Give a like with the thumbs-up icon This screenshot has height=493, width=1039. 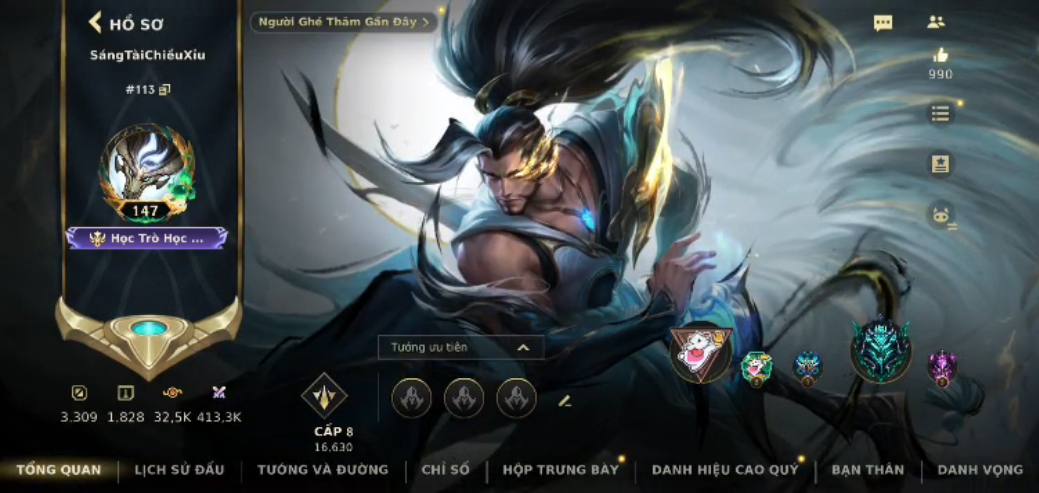(x=940, y=56)
